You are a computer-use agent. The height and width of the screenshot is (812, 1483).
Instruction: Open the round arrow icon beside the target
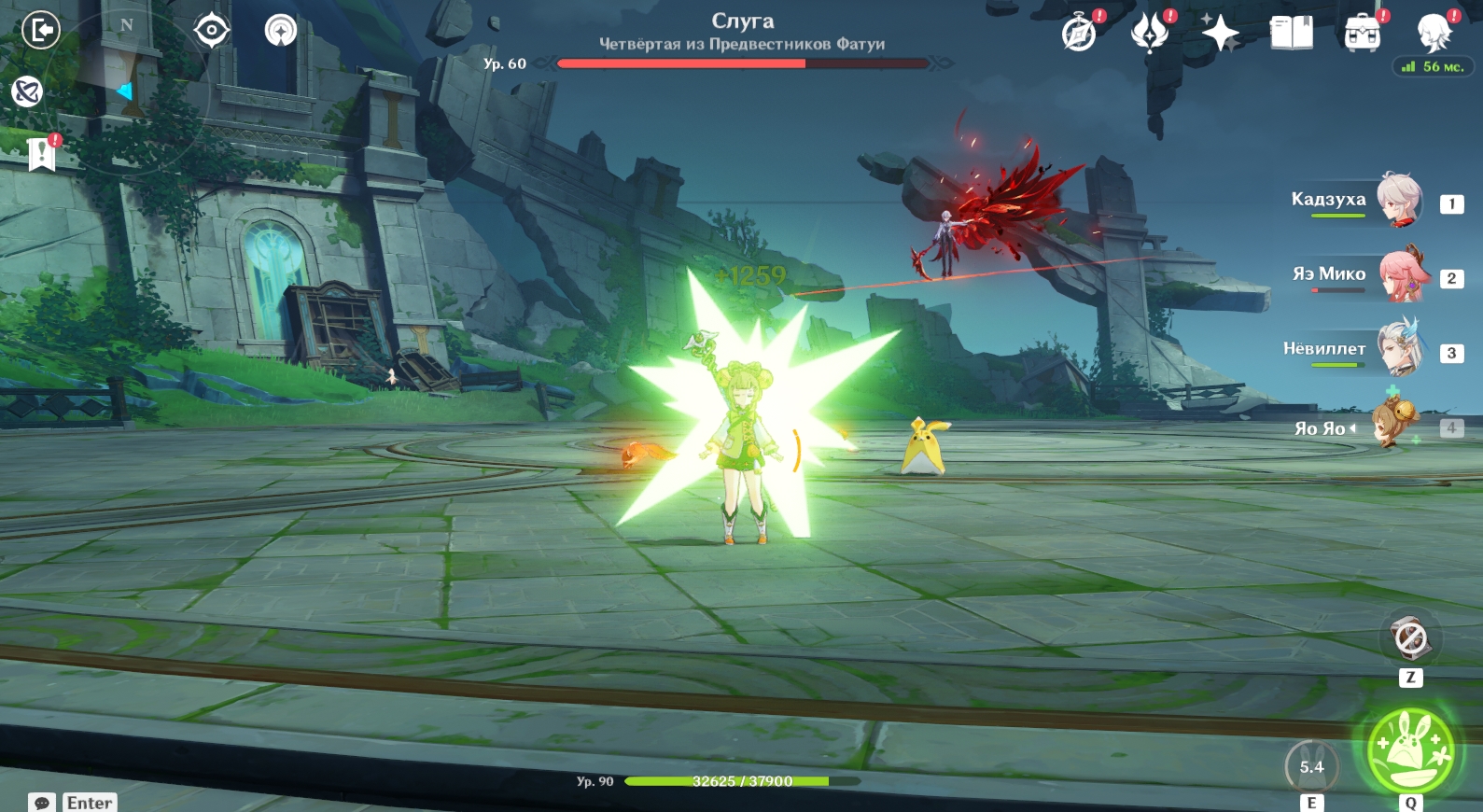click(x=280, y=31)
